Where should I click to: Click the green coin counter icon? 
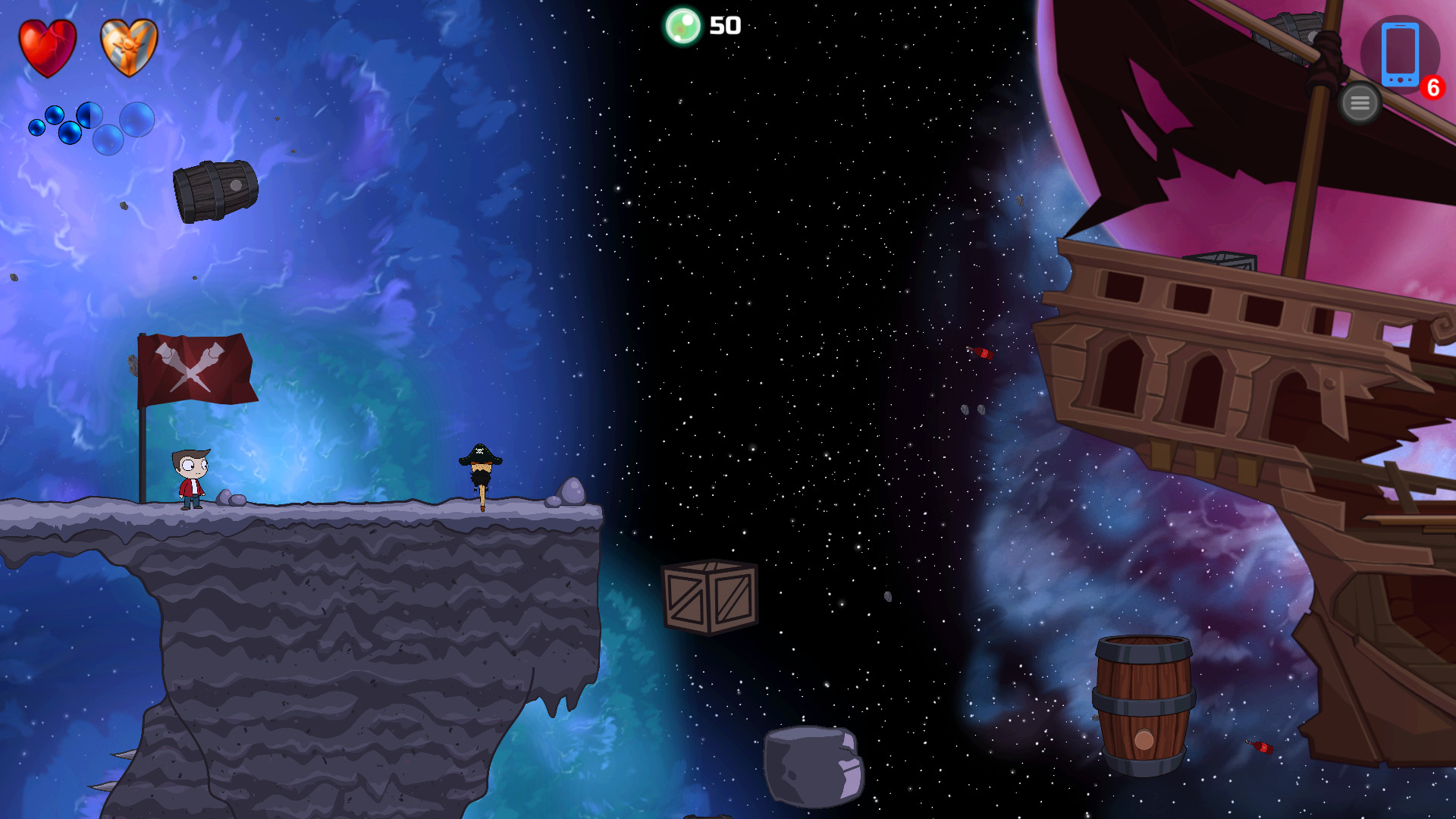tap(683, 26)
